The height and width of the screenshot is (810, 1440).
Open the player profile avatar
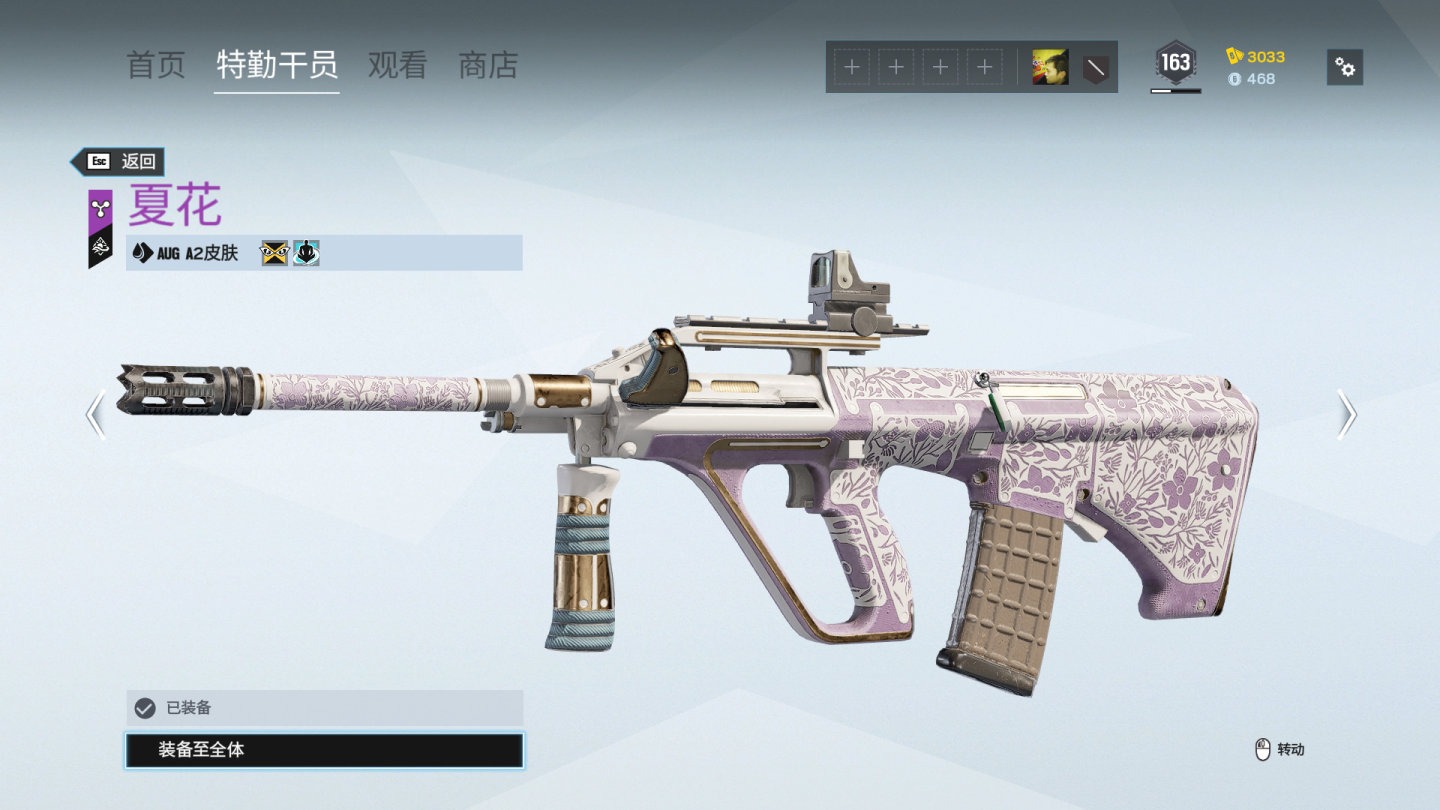pyautogui.click(x=1050, y=67)
